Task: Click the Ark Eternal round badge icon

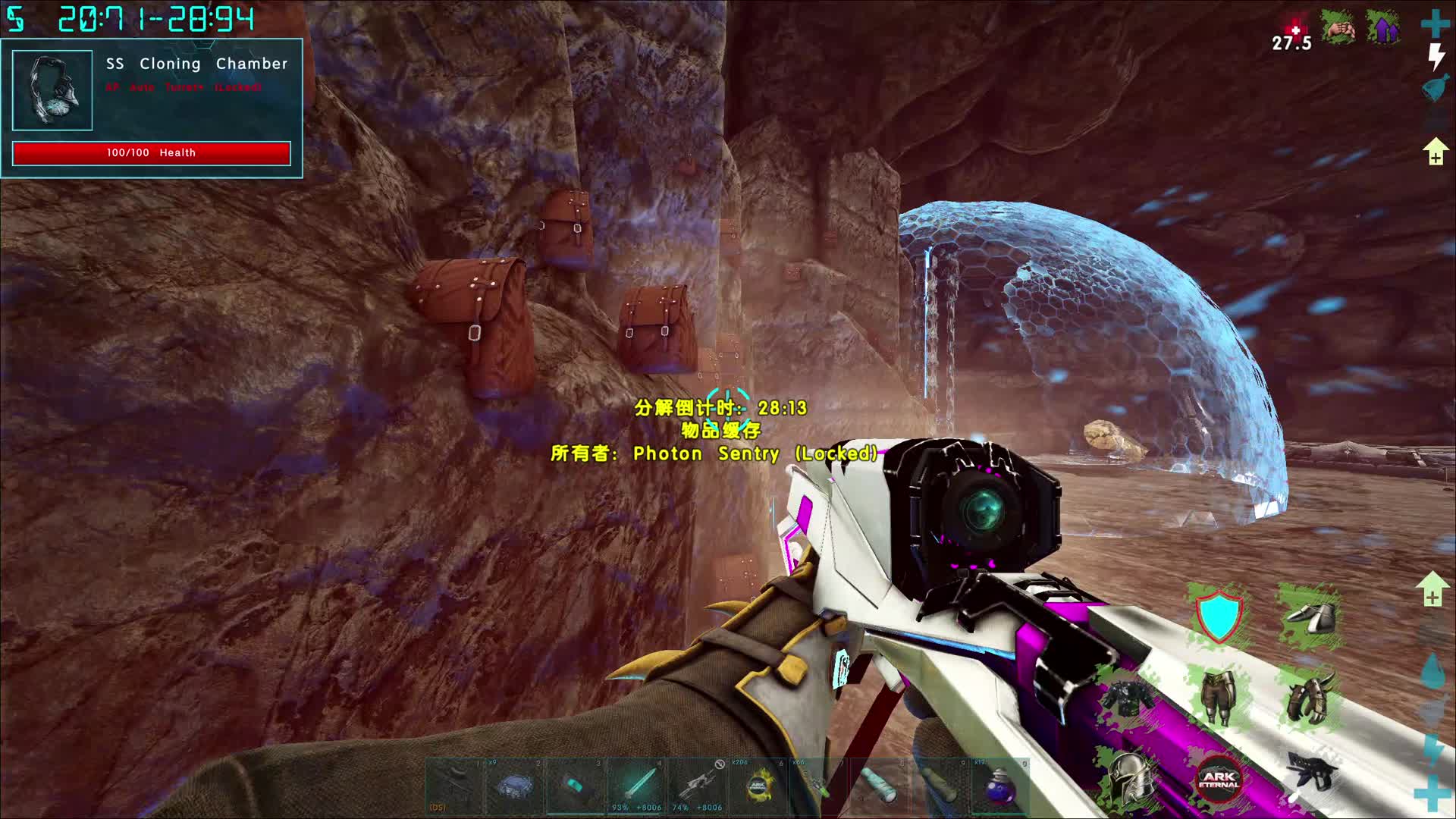Action: coord(1218,778)
